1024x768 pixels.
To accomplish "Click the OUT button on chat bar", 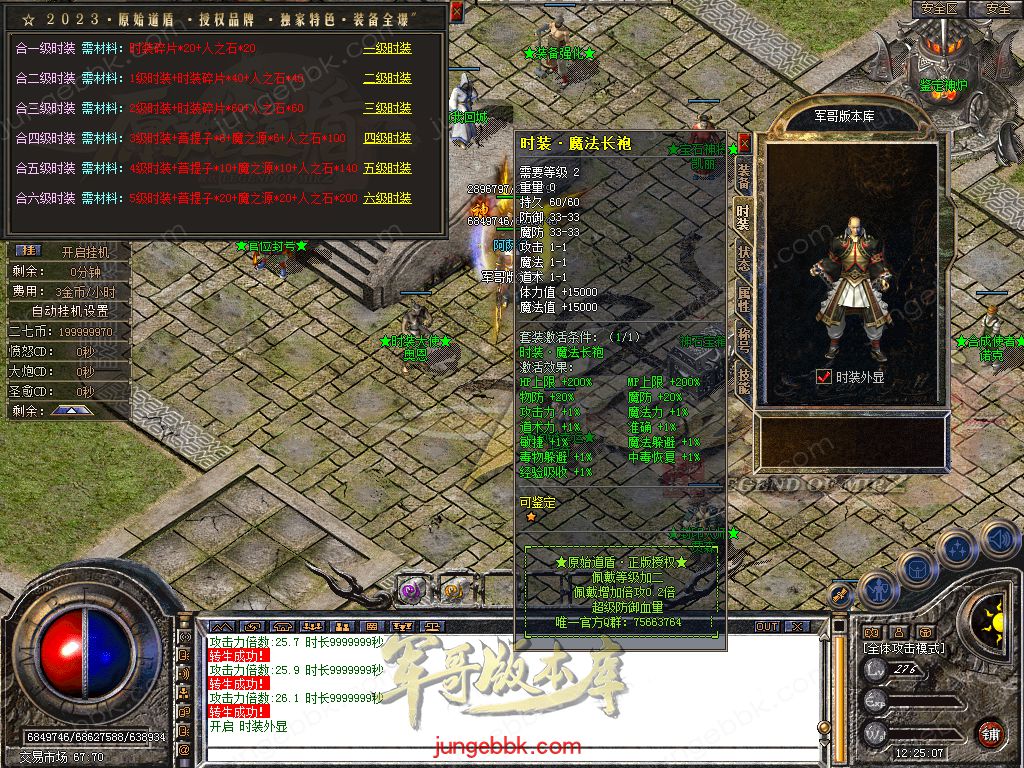I will point(767,626).
